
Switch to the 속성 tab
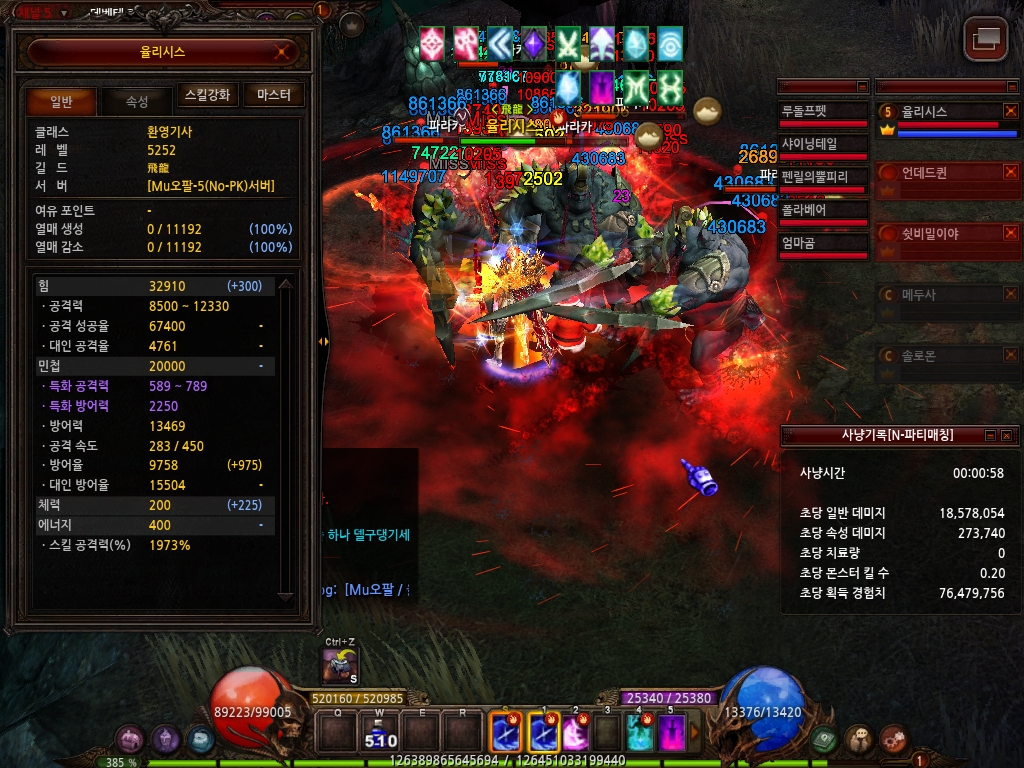[136, 101]
